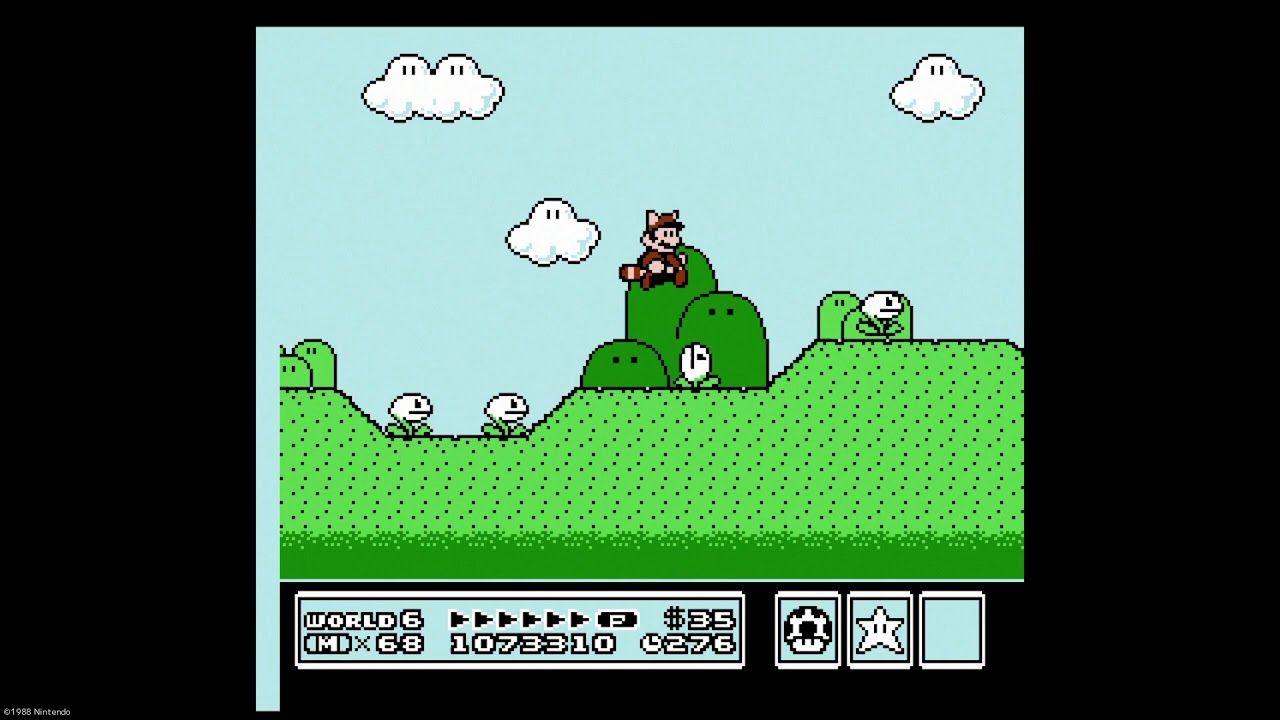The width and height of the screenshot is (1280, 720).
Task: Select the Mushroom item in the first reserve box
Action: [807, 628]
